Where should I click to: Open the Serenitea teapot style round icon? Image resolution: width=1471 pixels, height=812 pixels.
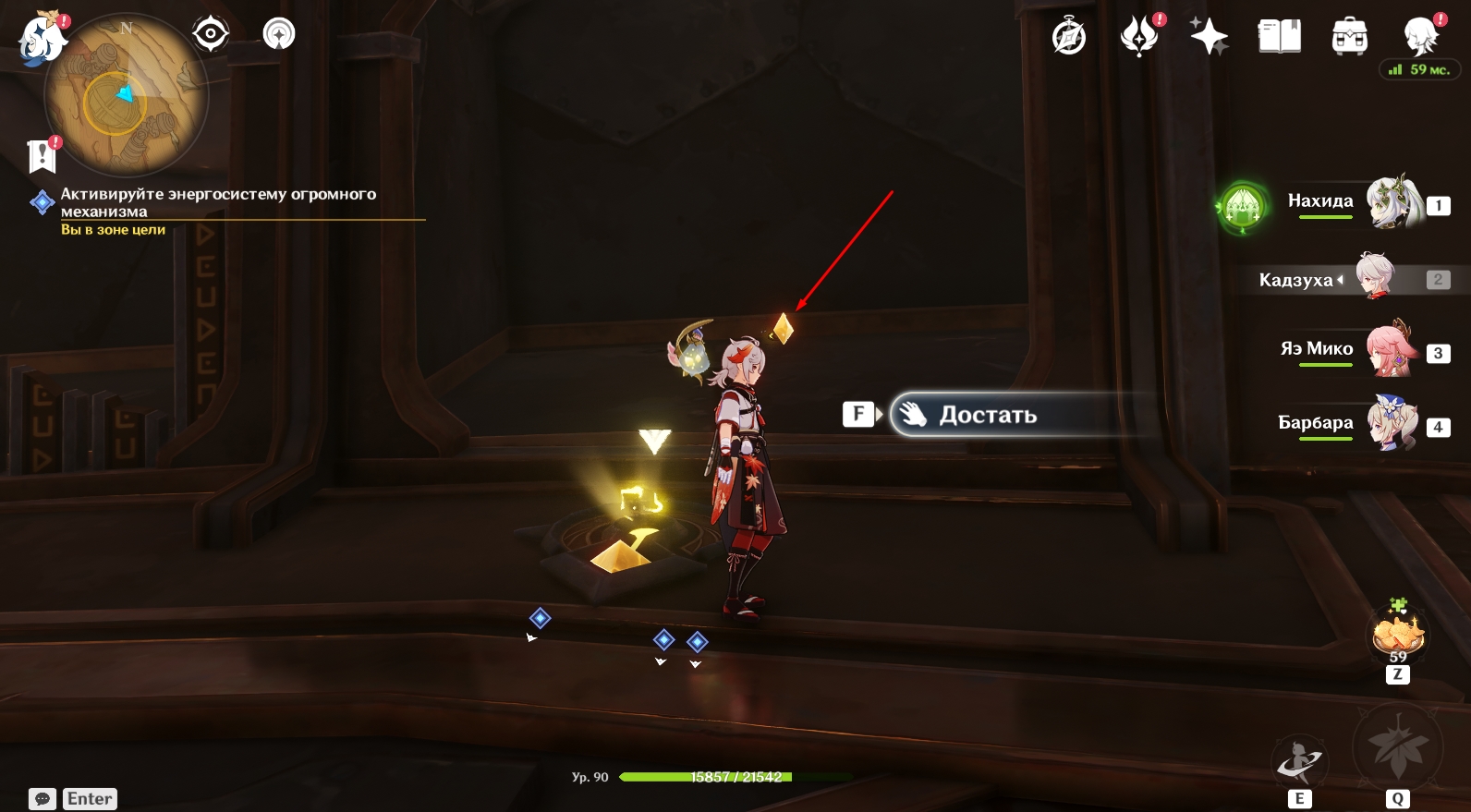point(279,35)
